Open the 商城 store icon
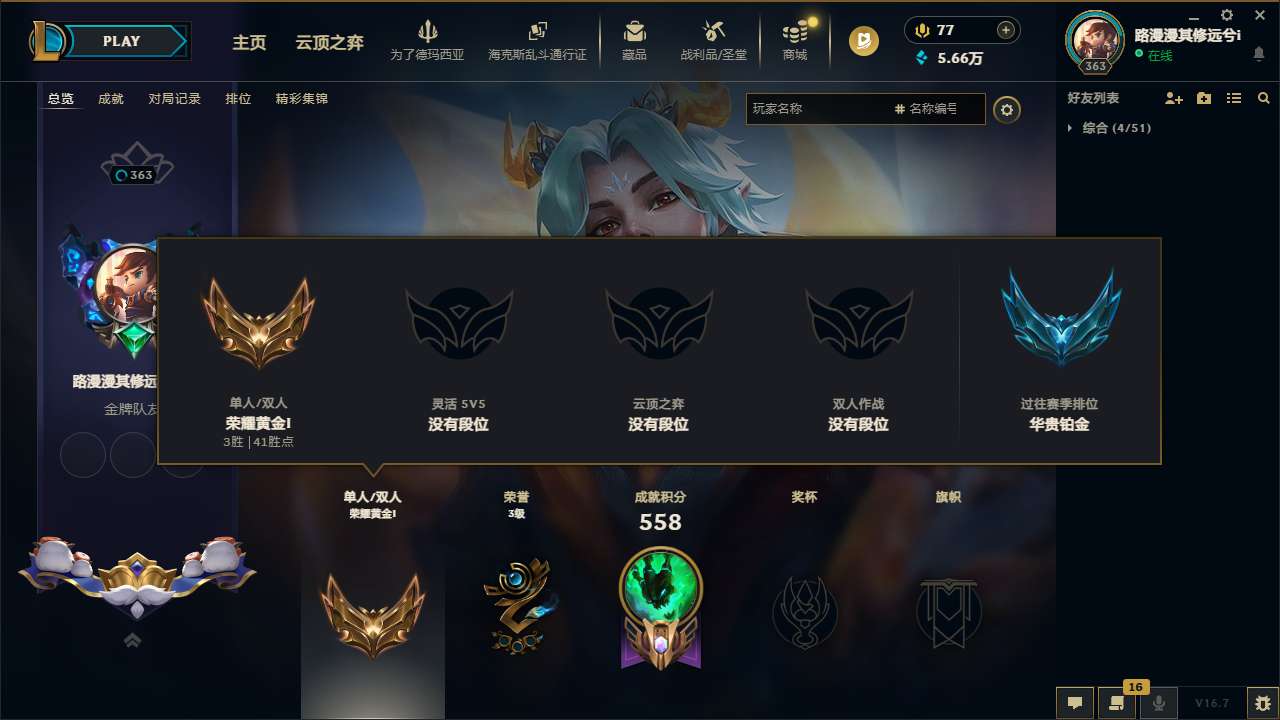This screenshot has height=720, width=1280. click(795, 38)
